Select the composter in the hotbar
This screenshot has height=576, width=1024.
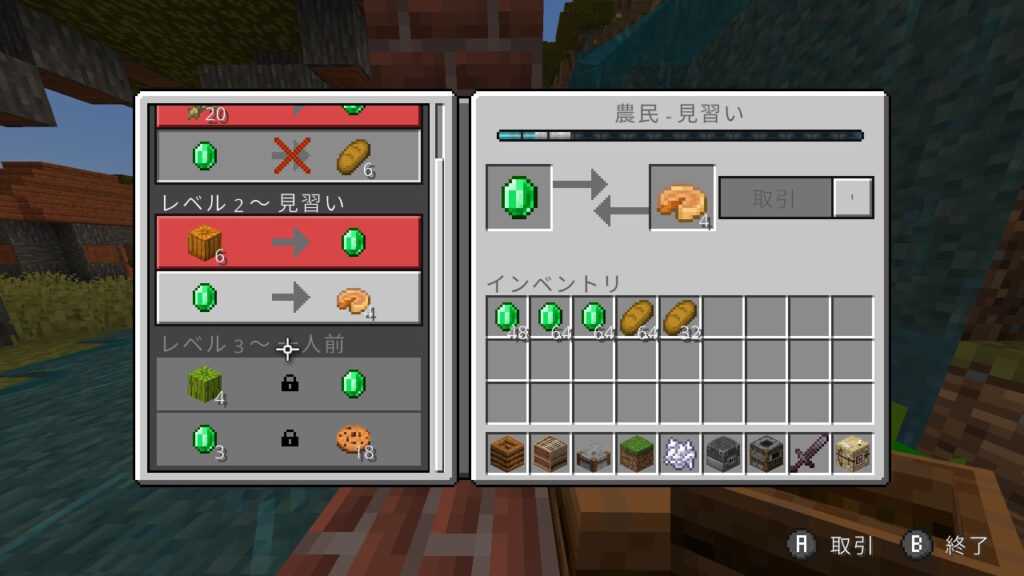click(508, 453)
